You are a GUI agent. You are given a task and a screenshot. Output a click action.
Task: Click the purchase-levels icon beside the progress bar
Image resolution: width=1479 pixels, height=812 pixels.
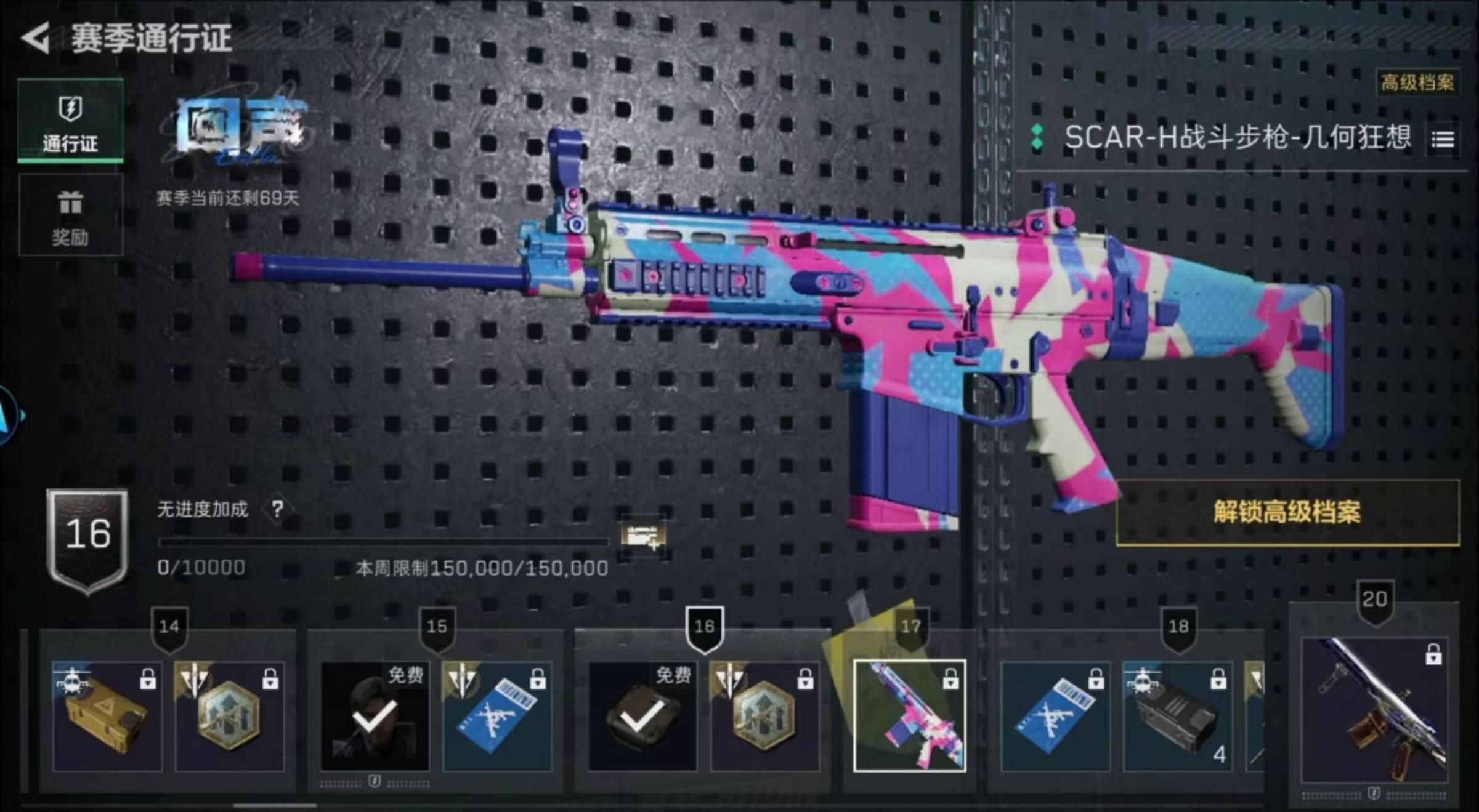pos(642,536)
